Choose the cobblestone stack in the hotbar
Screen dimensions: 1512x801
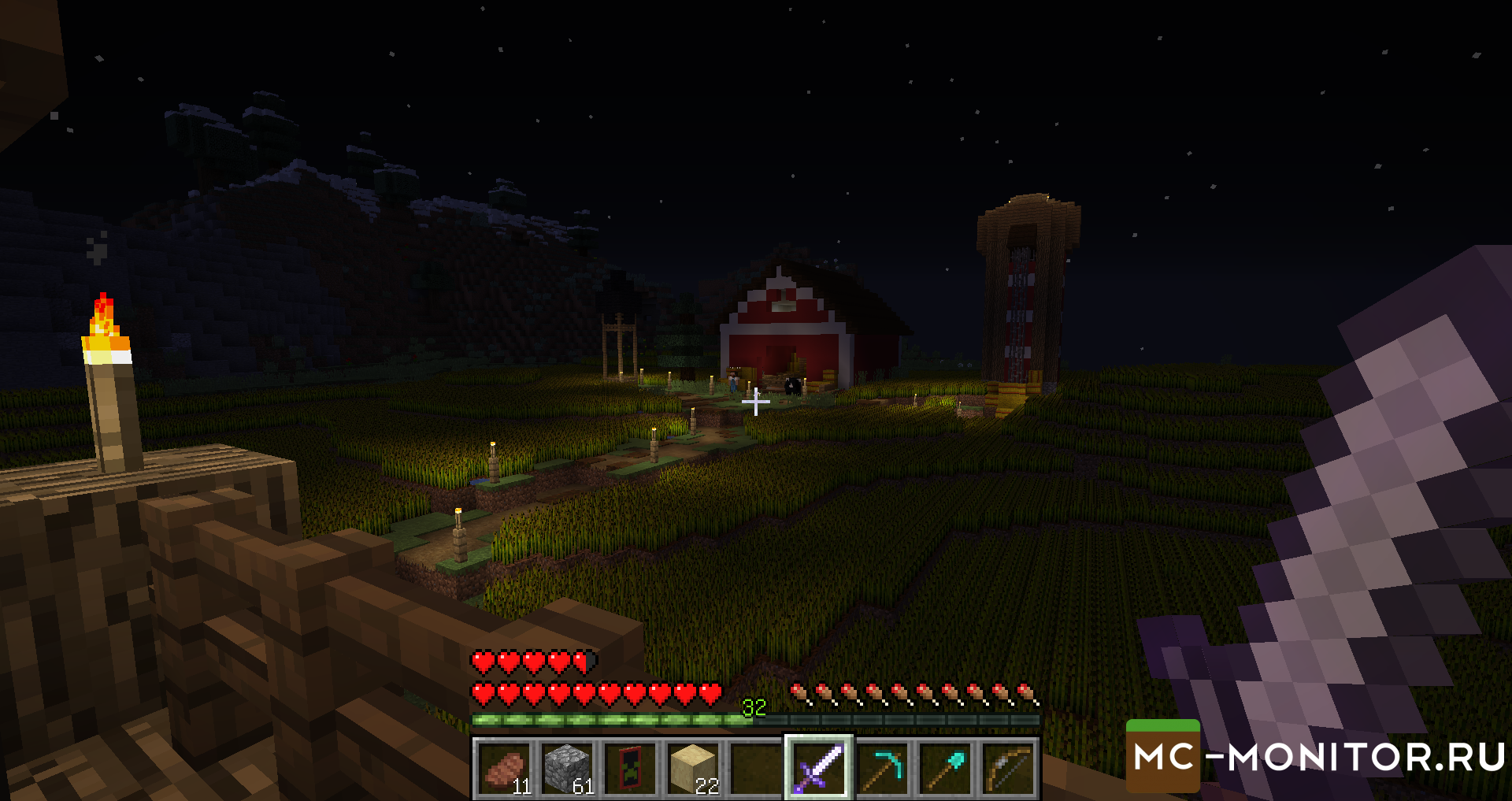(x=568, y=768)
